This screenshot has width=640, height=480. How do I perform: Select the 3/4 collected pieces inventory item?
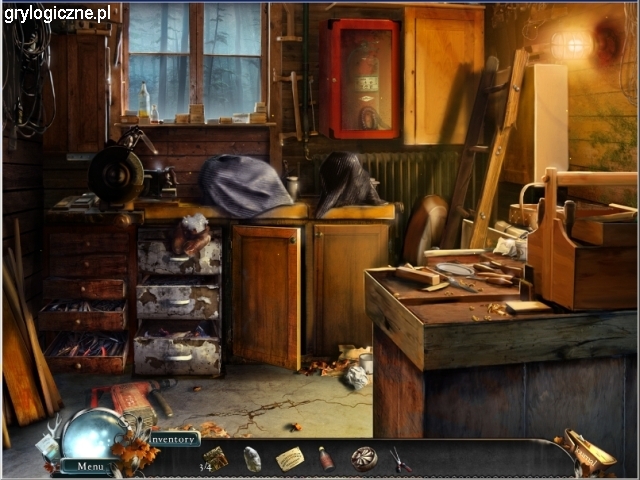pos(214,459)
